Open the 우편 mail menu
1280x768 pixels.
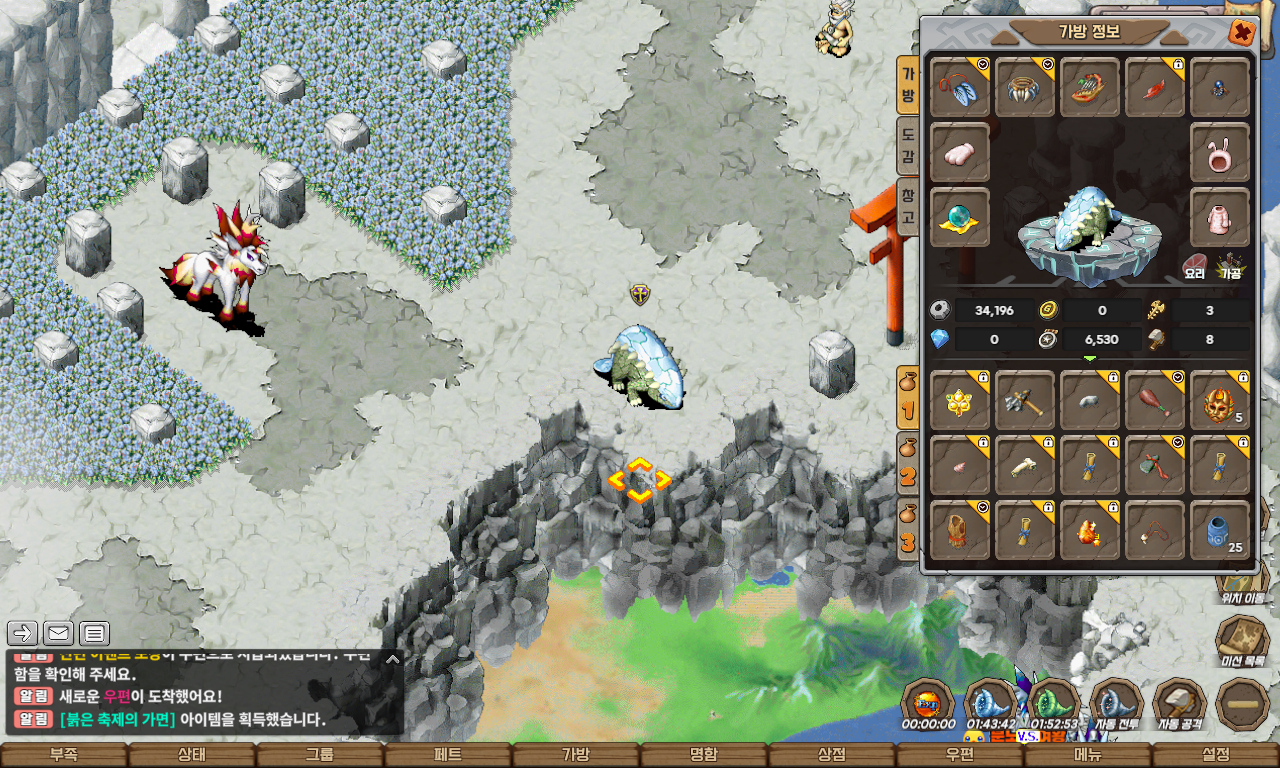[x=960, y=755]
